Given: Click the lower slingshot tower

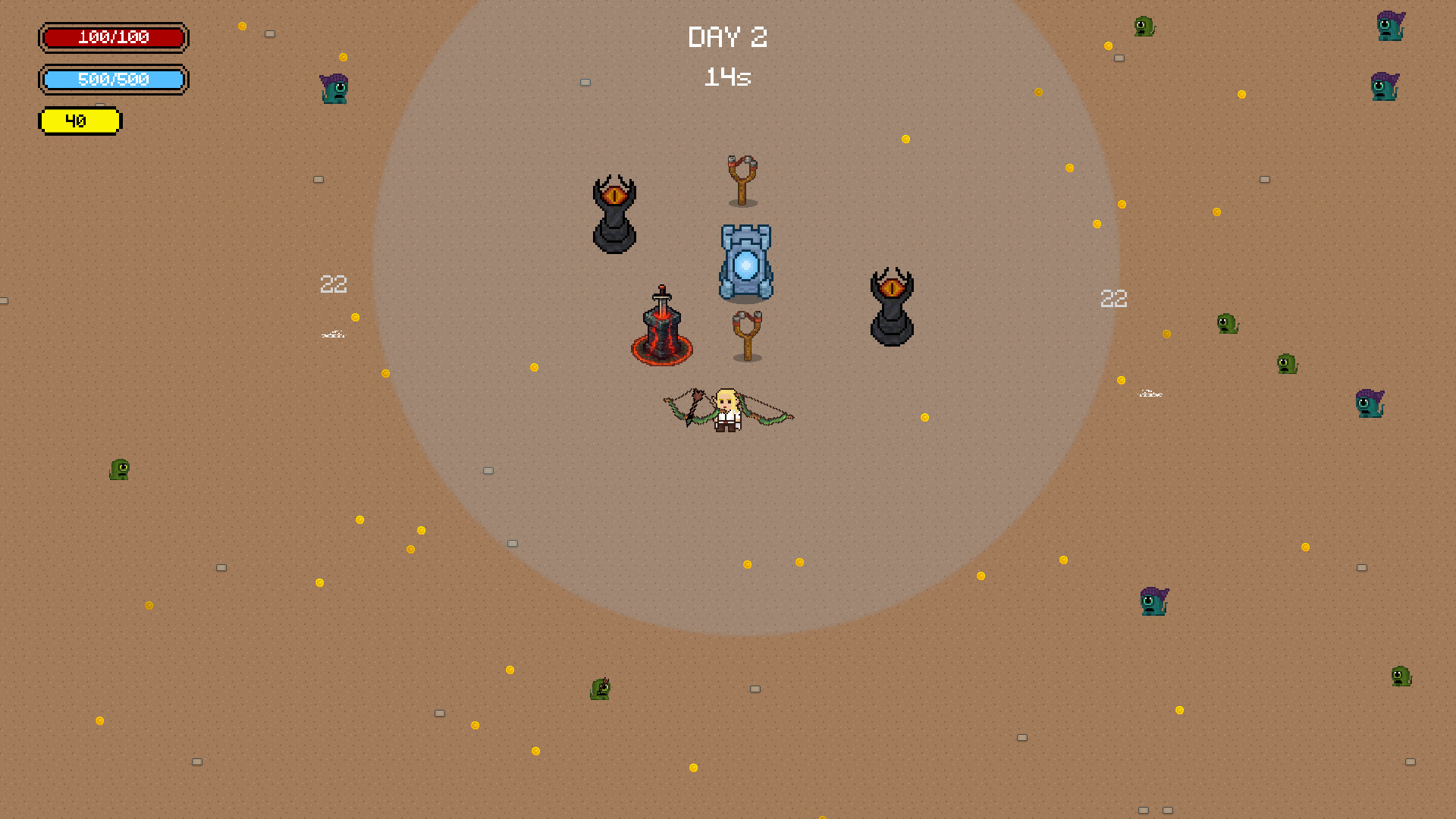Looking at the screenshot, I should 747,334.
